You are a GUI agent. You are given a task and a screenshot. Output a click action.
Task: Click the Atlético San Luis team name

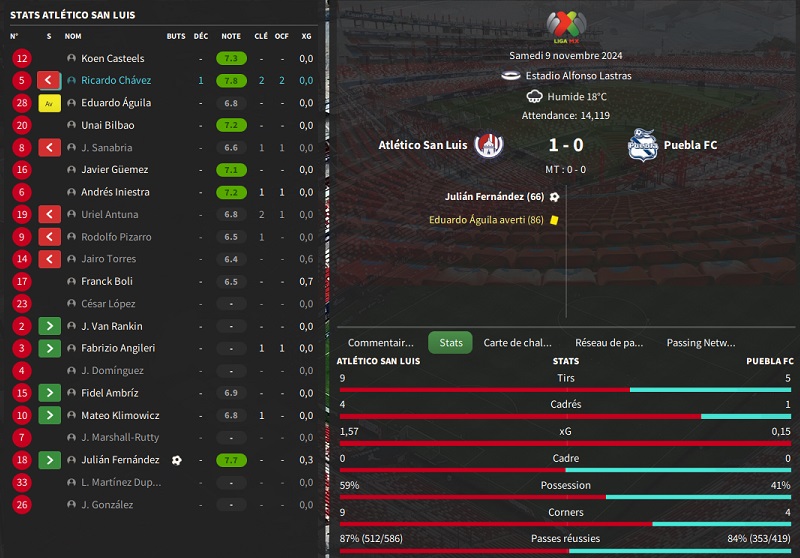coord(423,145)
